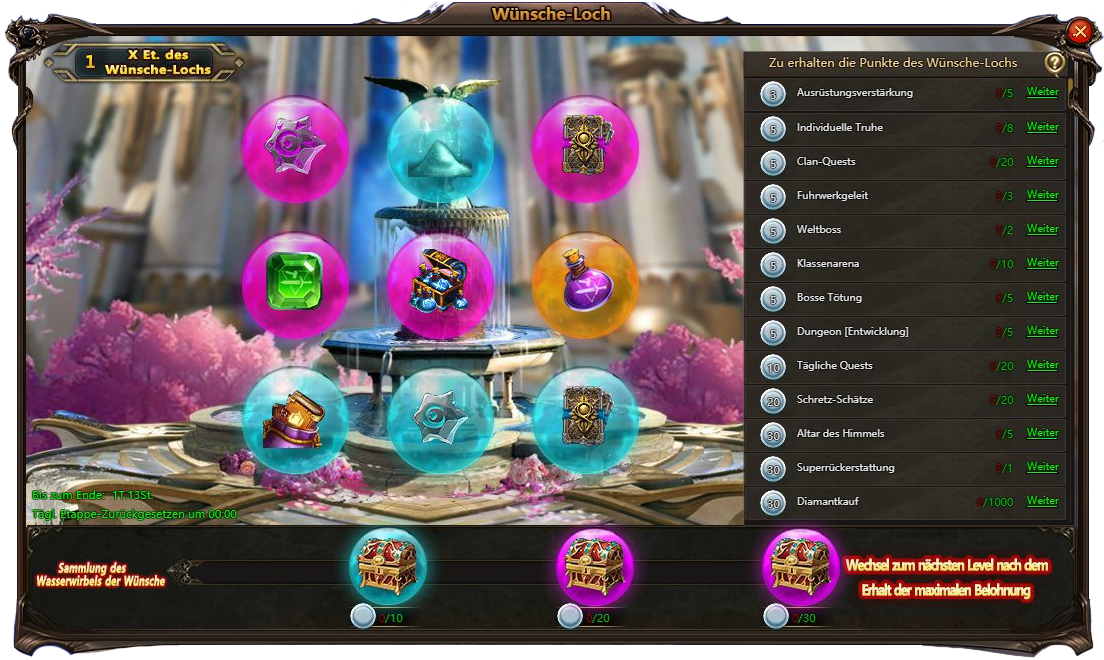Open Altar des Himmels via Weiter
The width and height of the screenshot is (1104, 660).
point(1042,433)
